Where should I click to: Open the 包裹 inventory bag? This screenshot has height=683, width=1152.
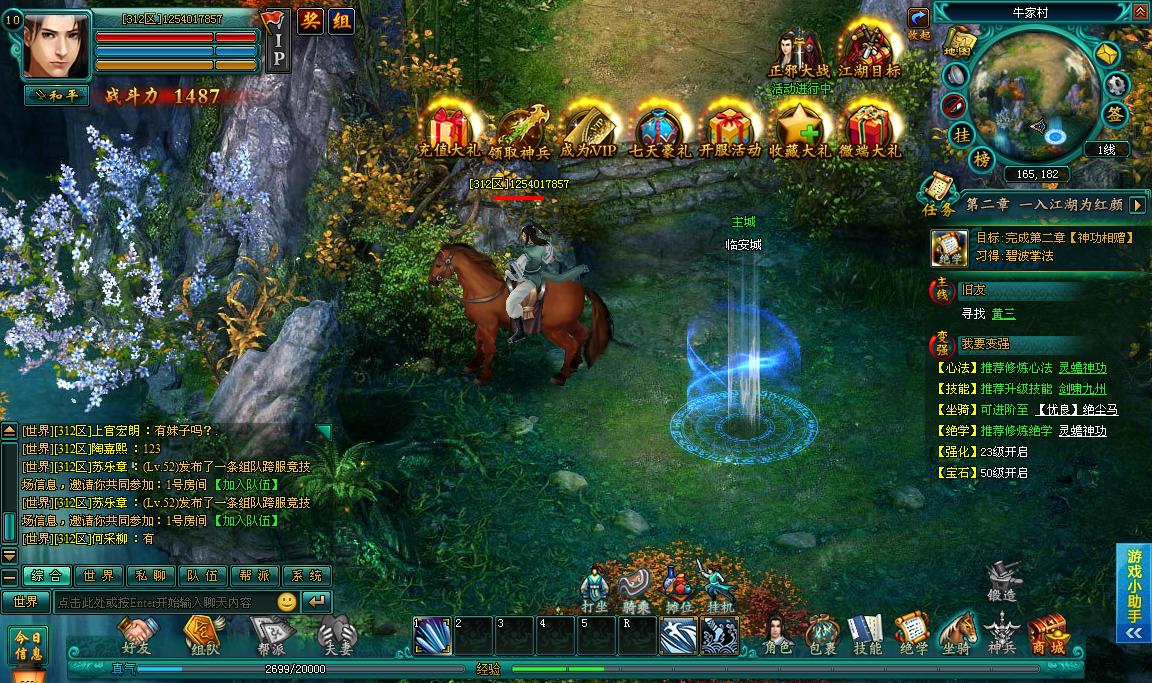point(822,634)
